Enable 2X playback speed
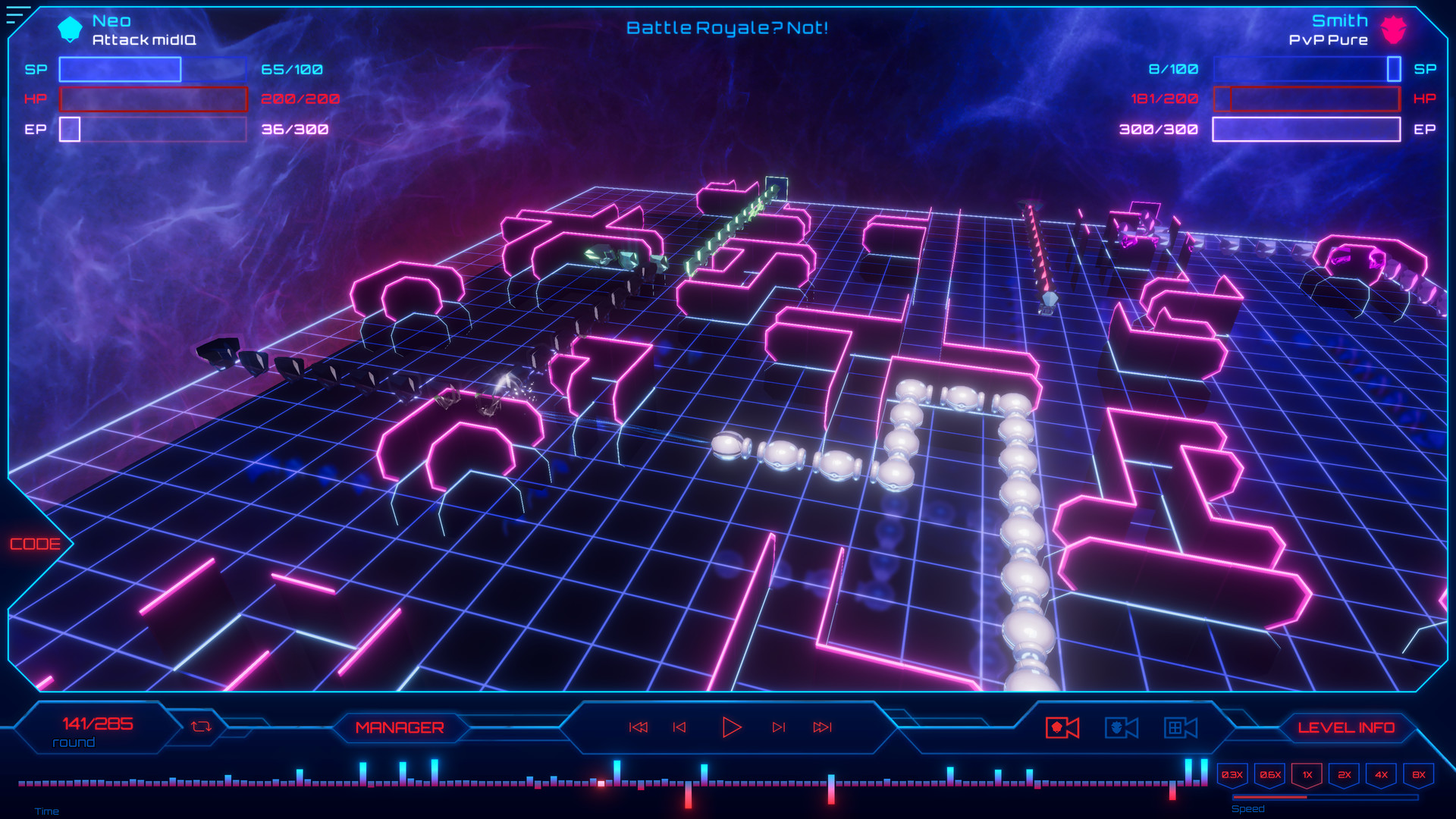 click(1345, 775)
